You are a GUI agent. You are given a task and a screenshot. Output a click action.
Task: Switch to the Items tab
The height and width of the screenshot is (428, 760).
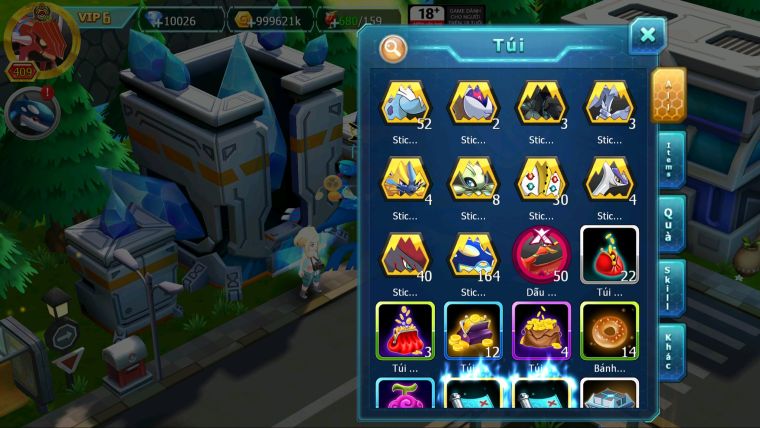[668, 157]
